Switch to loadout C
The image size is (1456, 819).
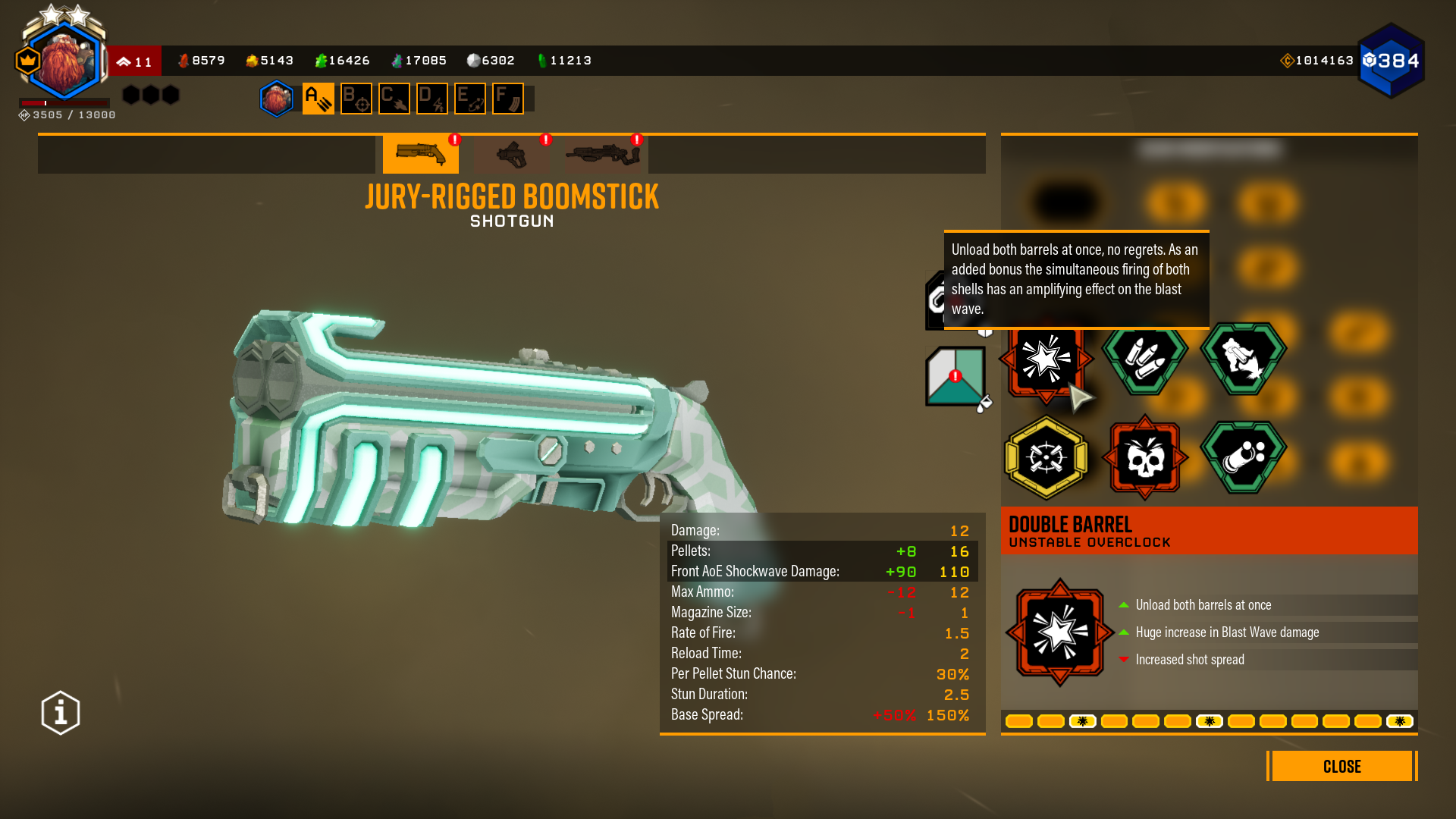coord(394,99)
